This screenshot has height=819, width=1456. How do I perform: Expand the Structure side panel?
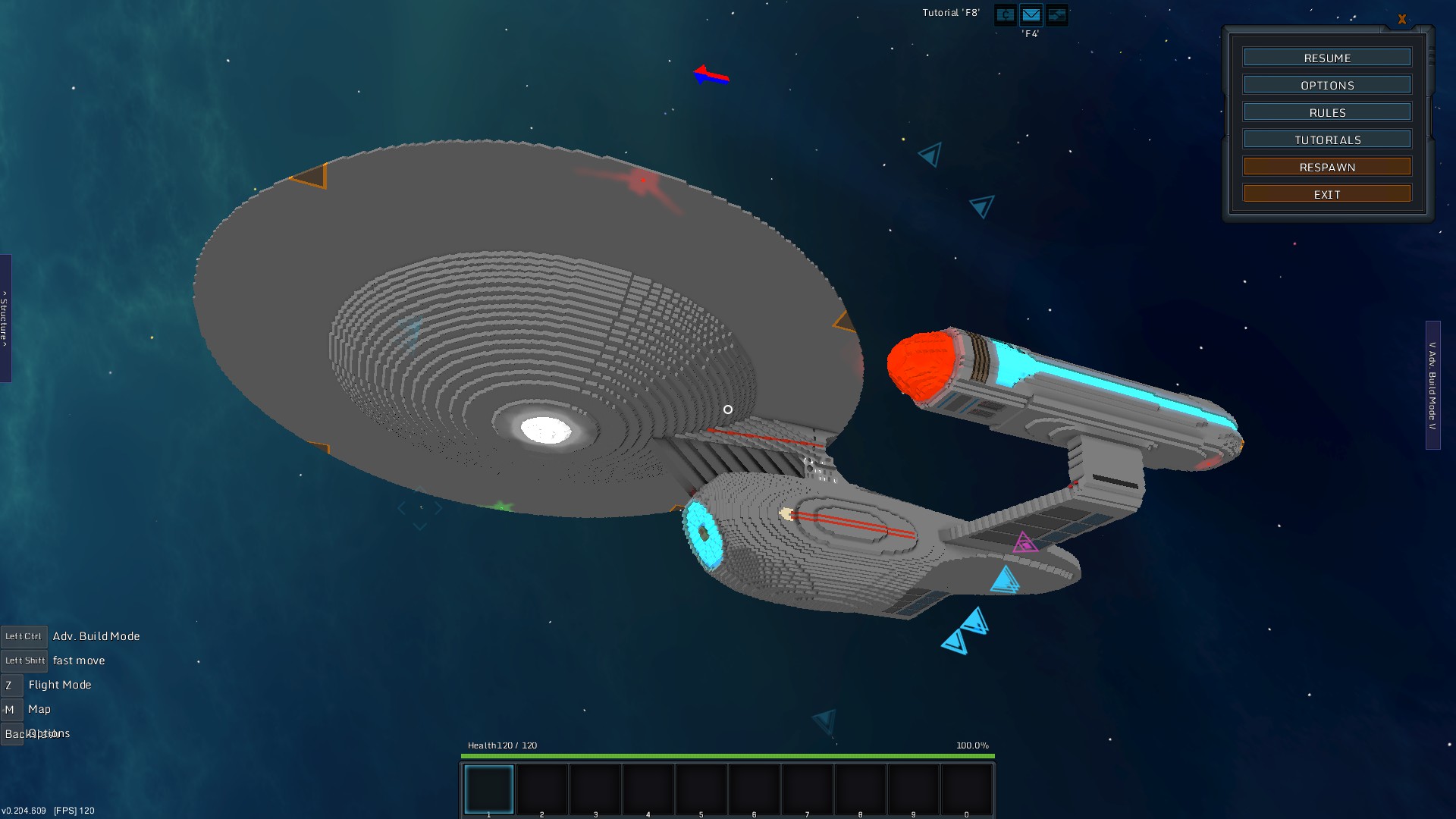tap(5, 318)
